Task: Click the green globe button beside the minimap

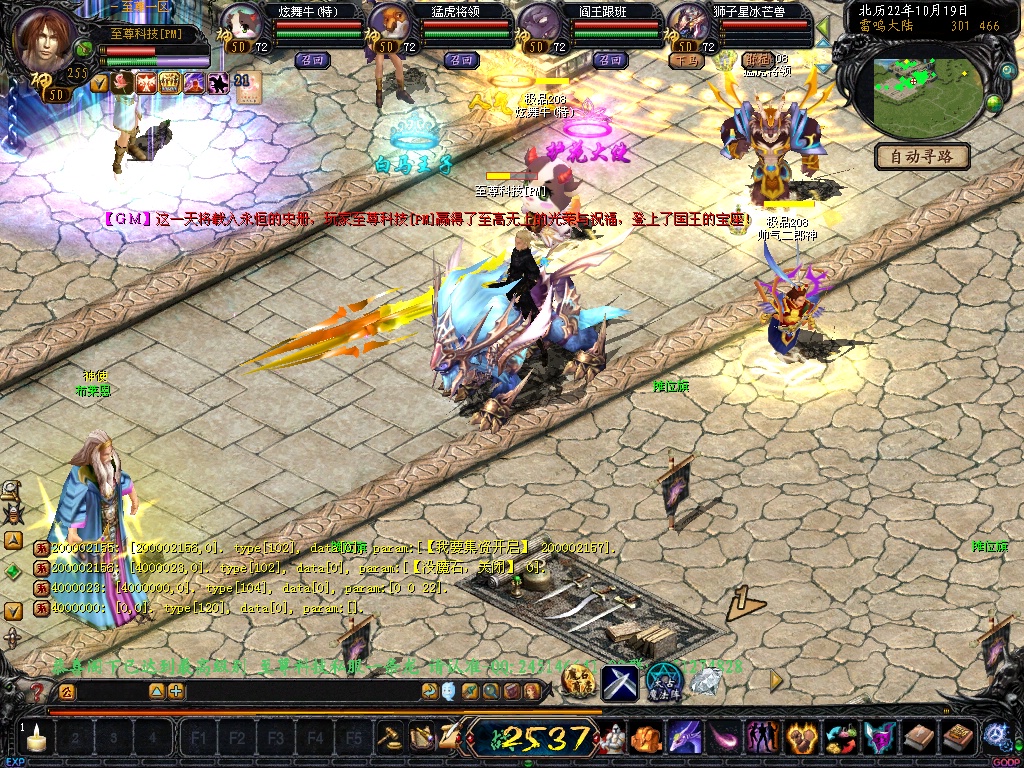Action: (995, 102)
